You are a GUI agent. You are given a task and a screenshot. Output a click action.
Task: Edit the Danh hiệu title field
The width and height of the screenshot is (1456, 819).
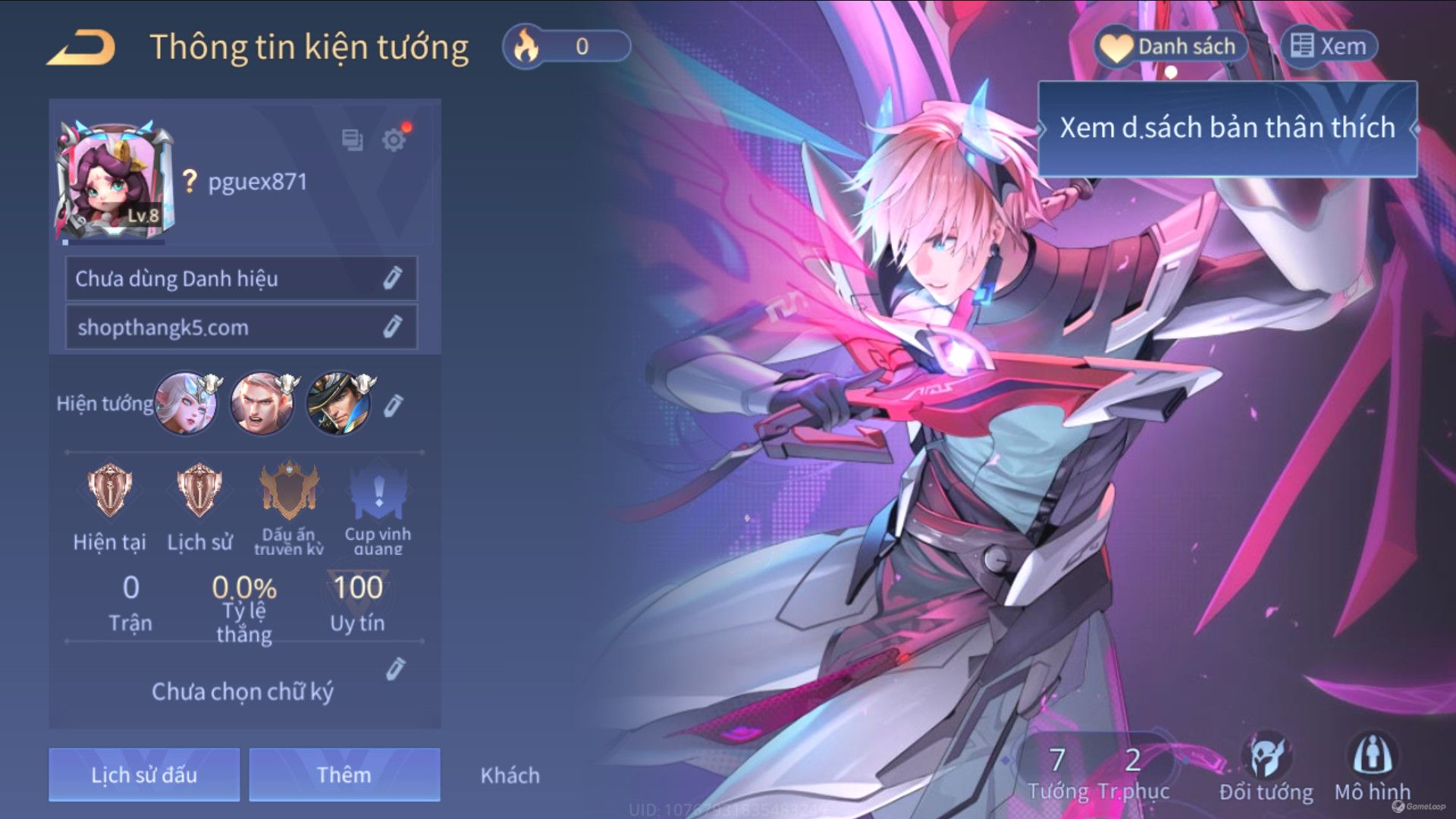[391, 278]
